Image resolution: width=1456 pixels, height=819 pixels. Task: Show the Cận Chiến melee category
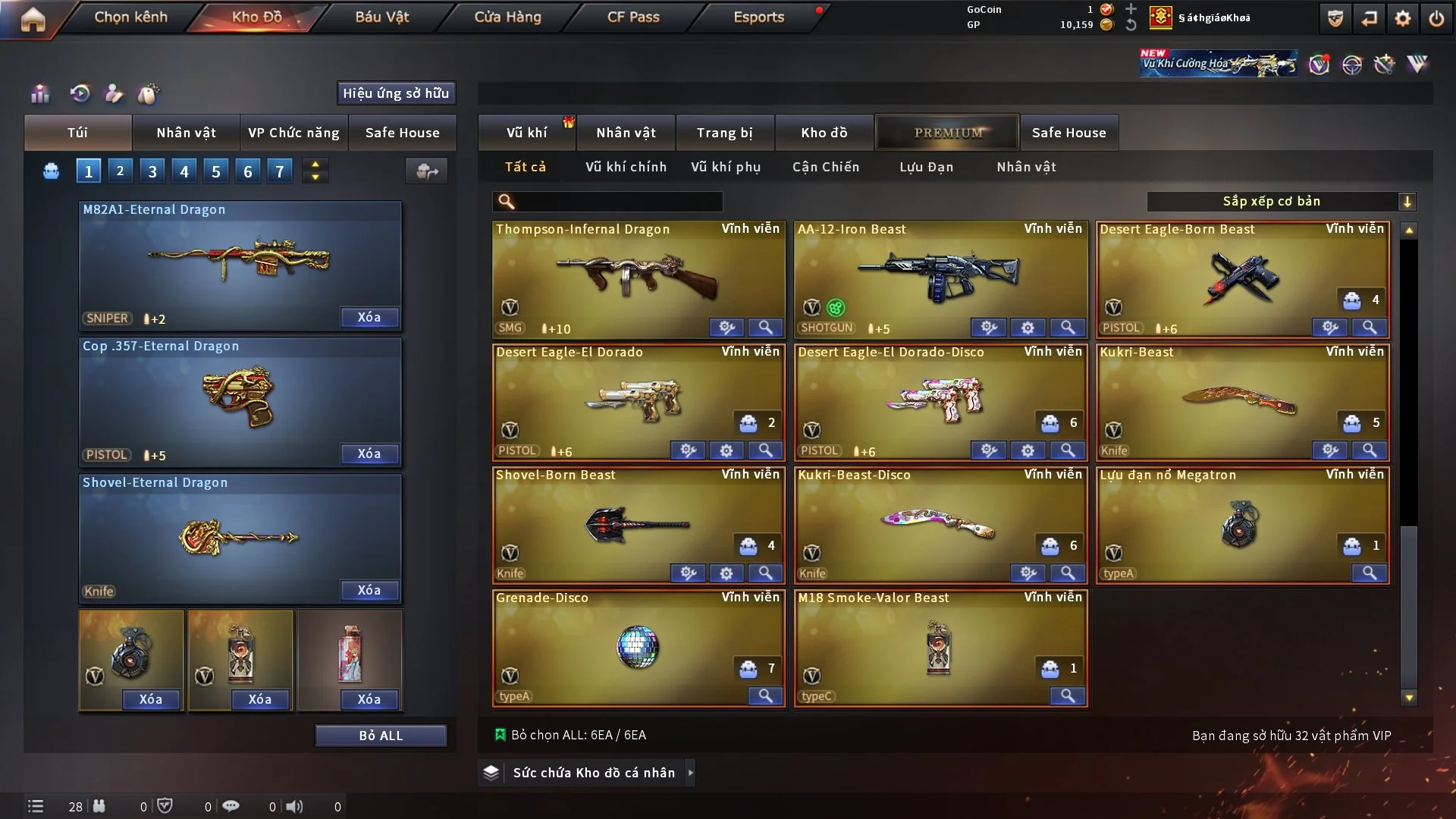pyautogui.click(x=825, y=167)
